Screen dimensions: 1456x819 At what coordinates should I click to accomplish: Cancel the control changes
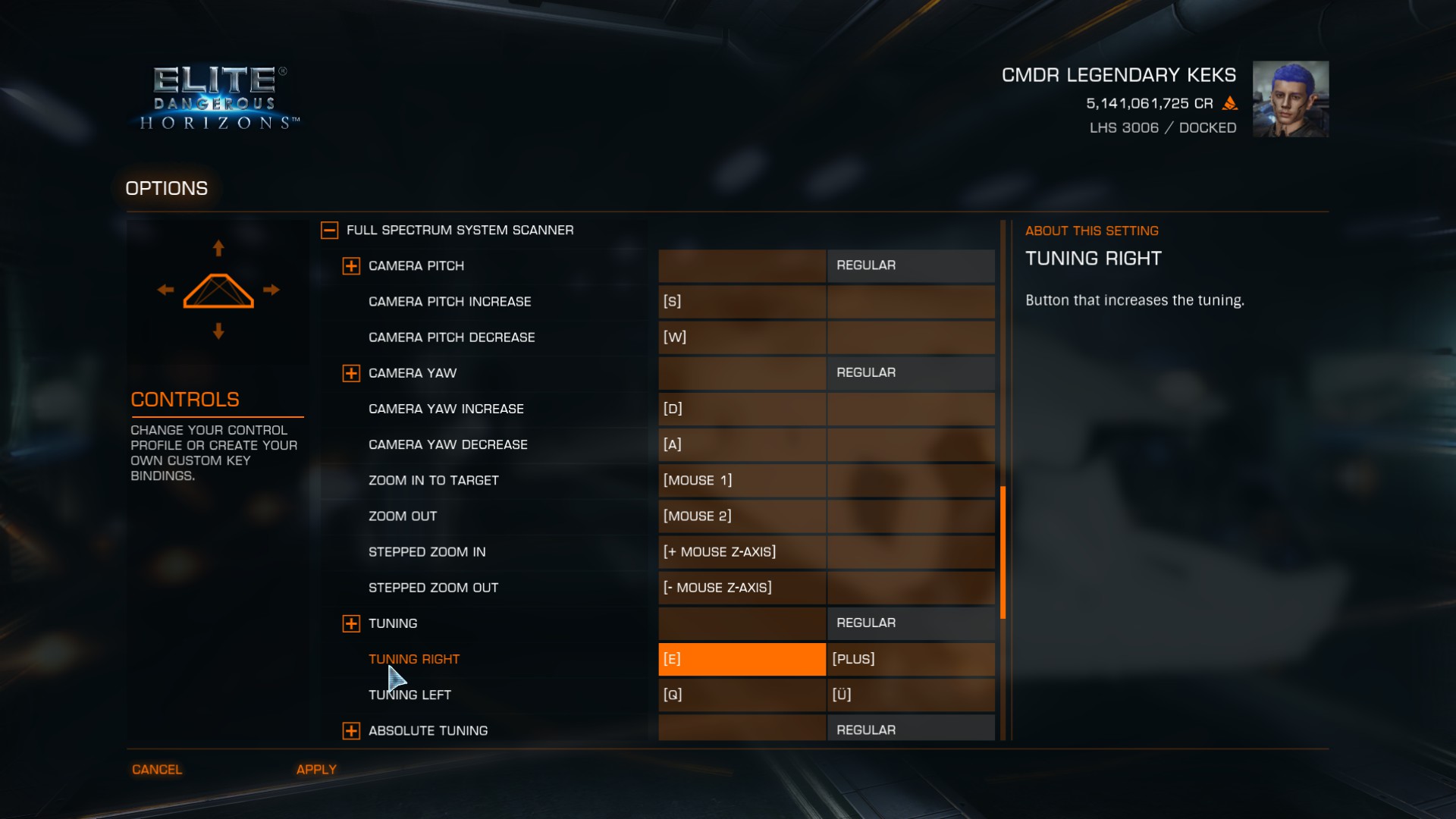tap(157, 769)
